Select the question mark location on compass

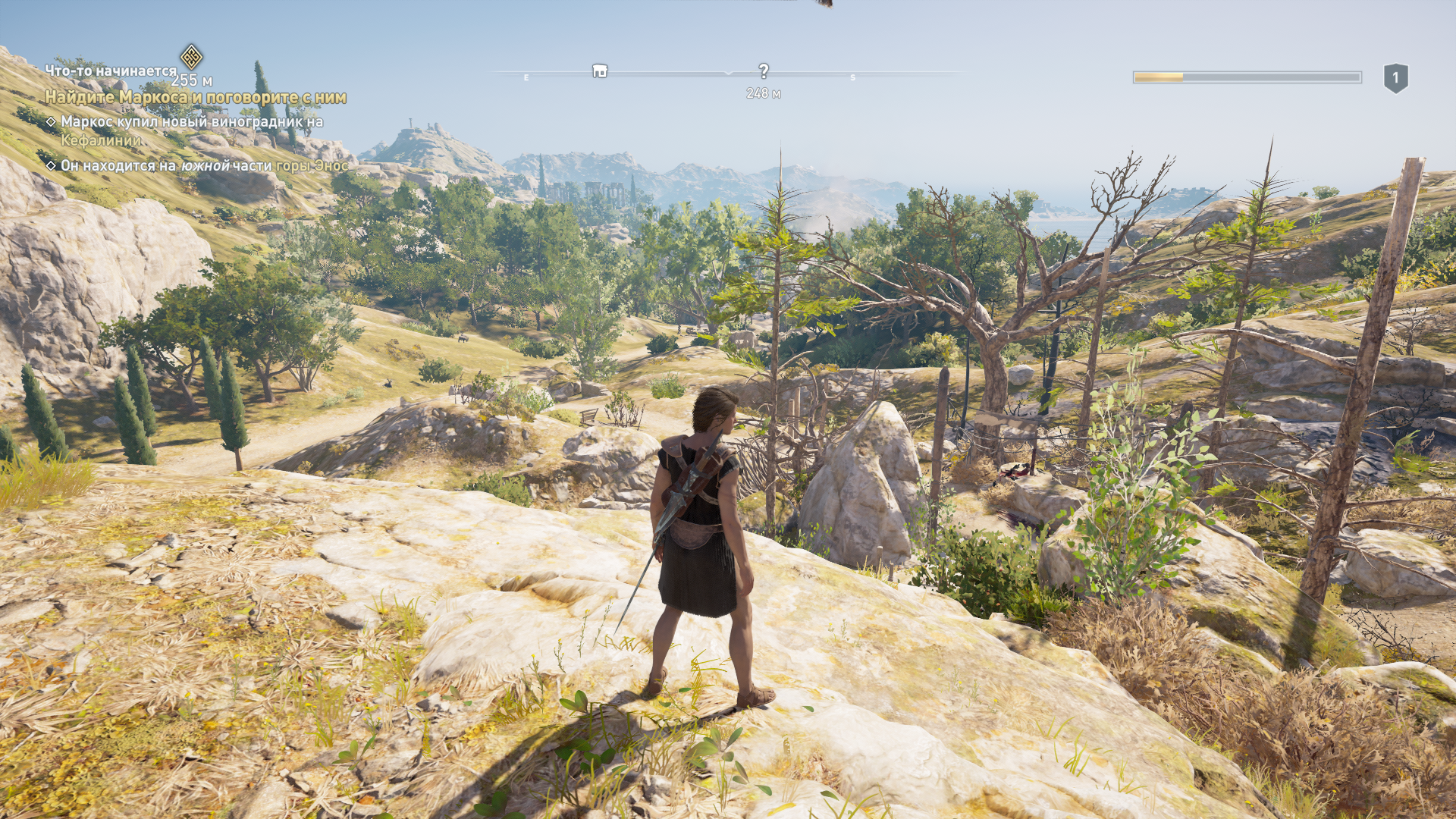764,71
